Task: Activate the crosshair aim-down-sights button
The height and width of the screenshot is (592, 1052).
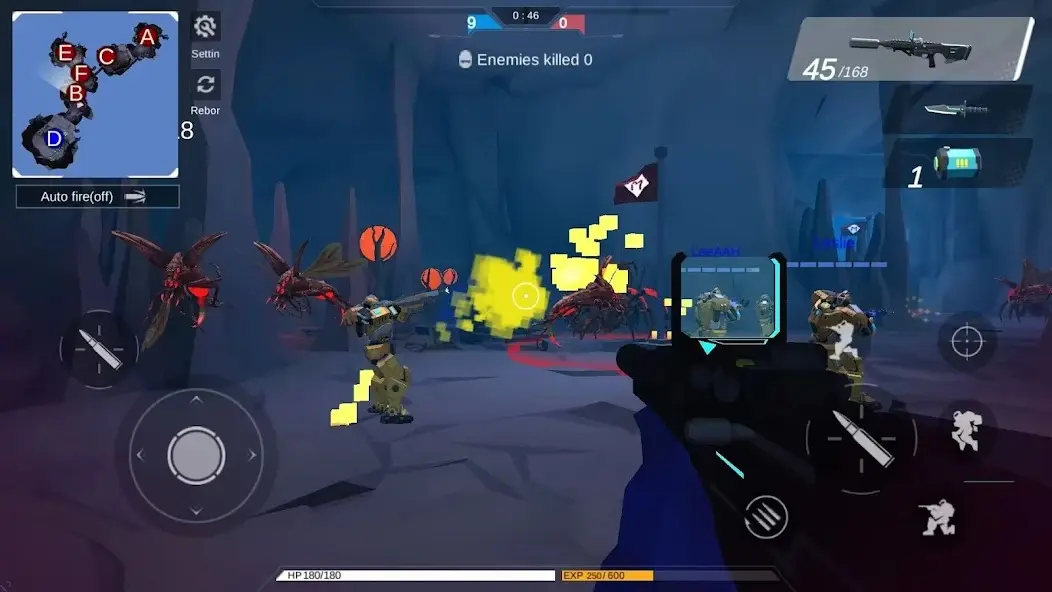Action: (x=967, y=342)
